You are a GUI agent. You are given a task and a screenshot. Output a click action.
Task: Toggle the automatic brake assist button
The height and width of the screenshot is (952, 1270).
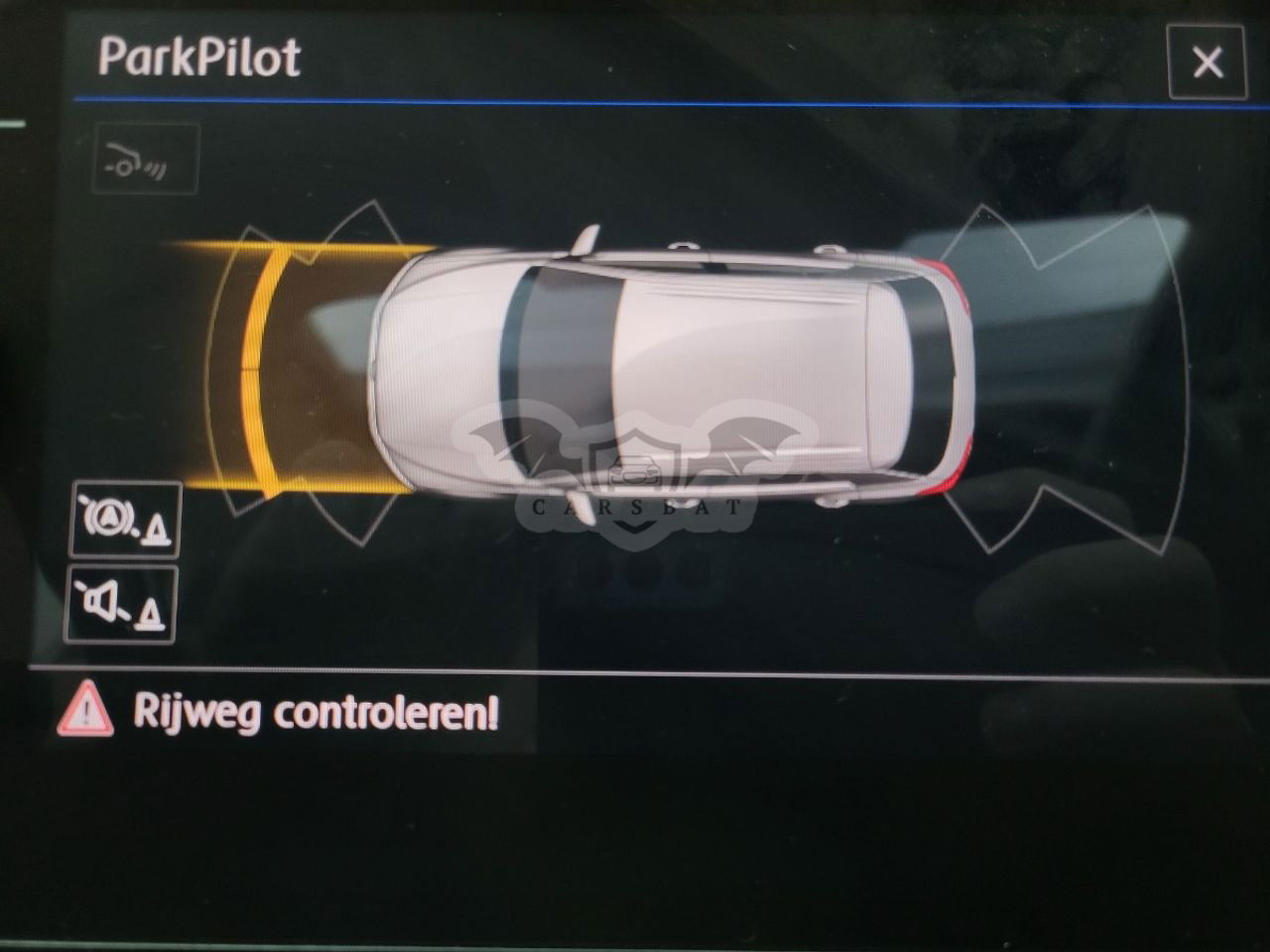pyautogui.click(x=125, y=520)
